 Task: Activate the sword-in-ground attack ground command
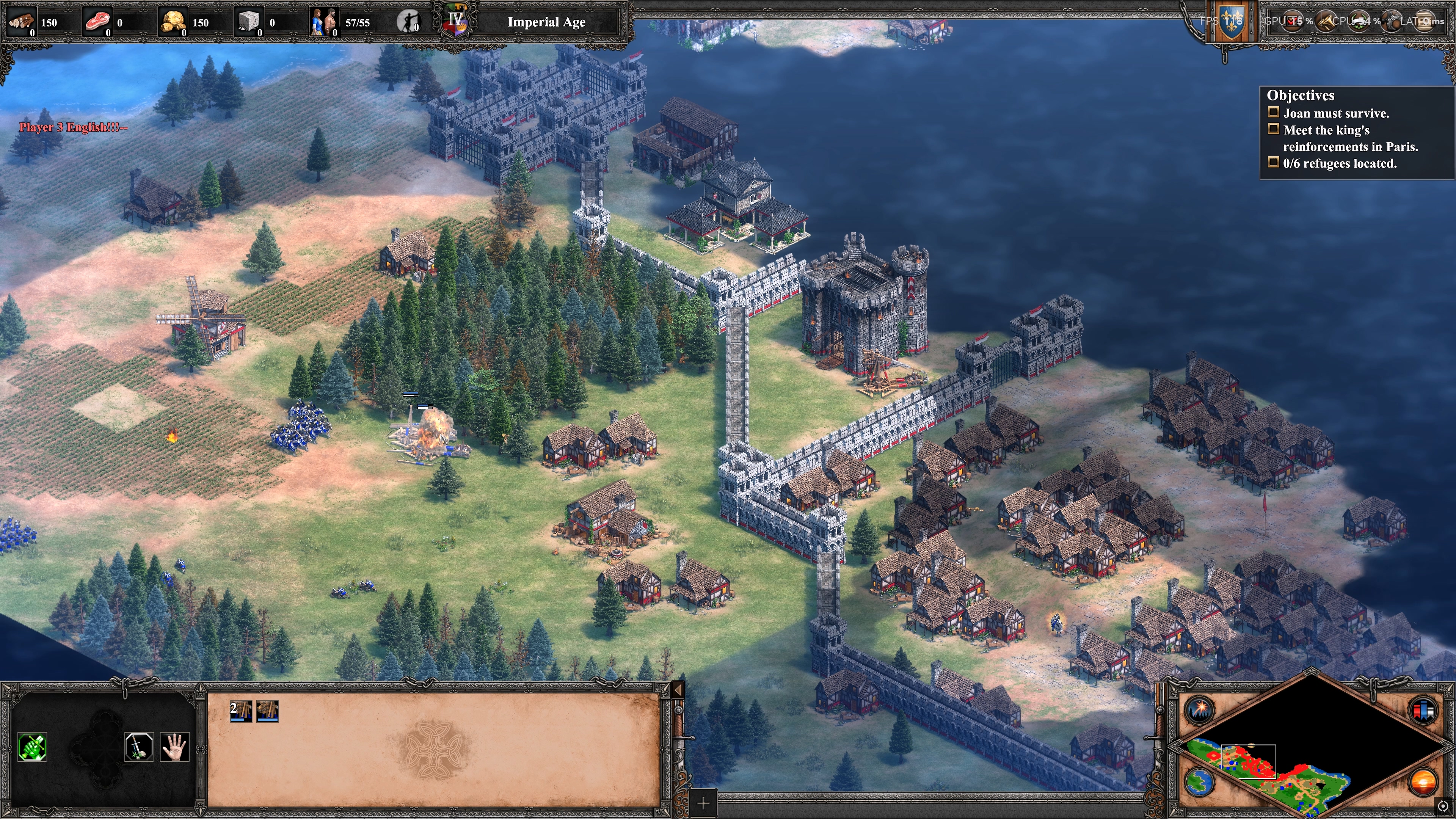click(139, 747)
